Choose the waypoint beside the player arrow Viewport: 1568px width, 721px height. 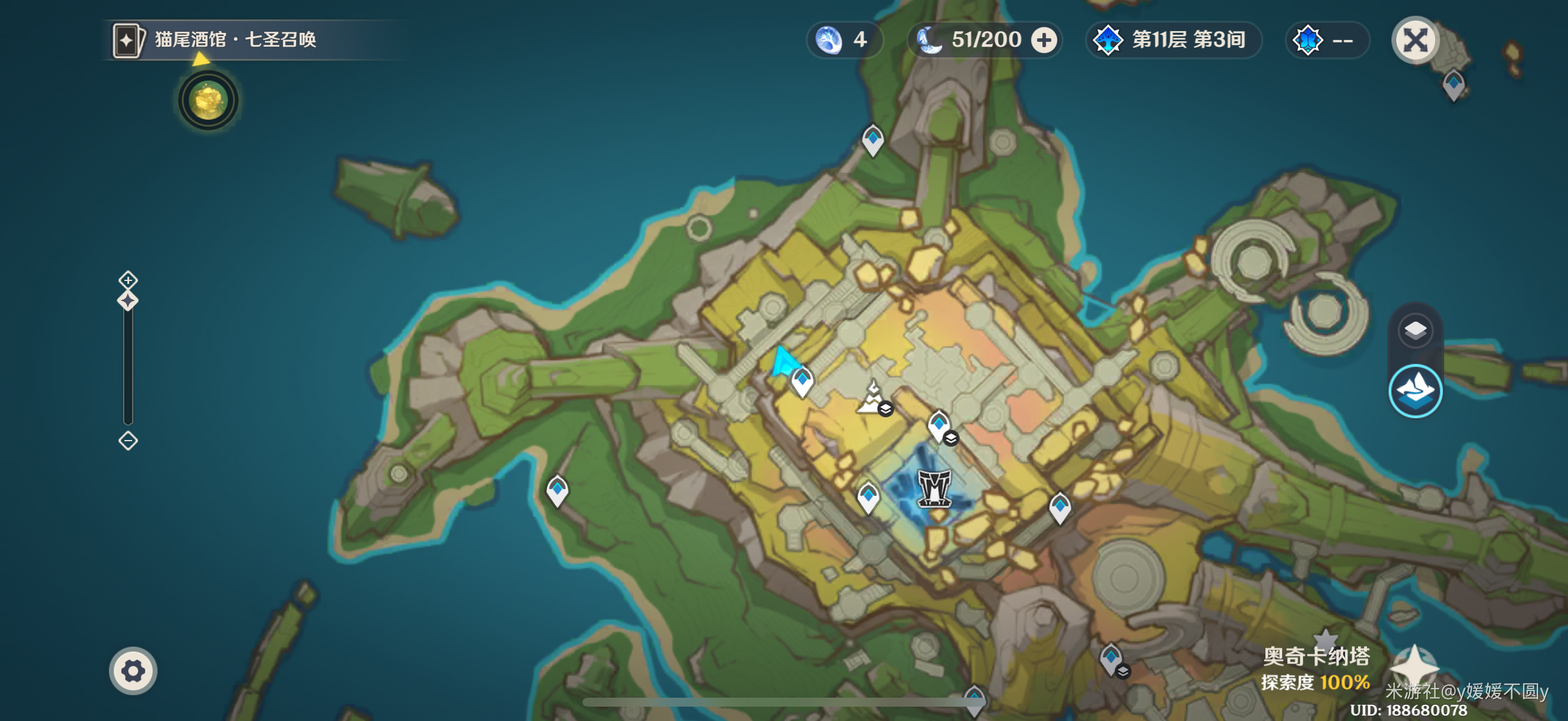803,381
